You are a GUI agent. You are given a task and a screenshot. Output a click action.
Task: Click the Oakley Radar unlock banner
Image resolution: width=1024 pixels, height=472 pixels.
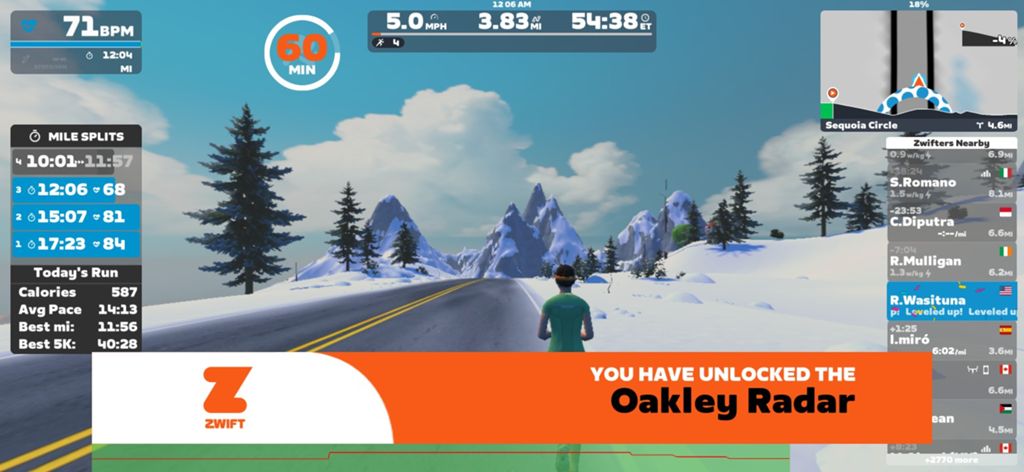click(x=511, y=396)
